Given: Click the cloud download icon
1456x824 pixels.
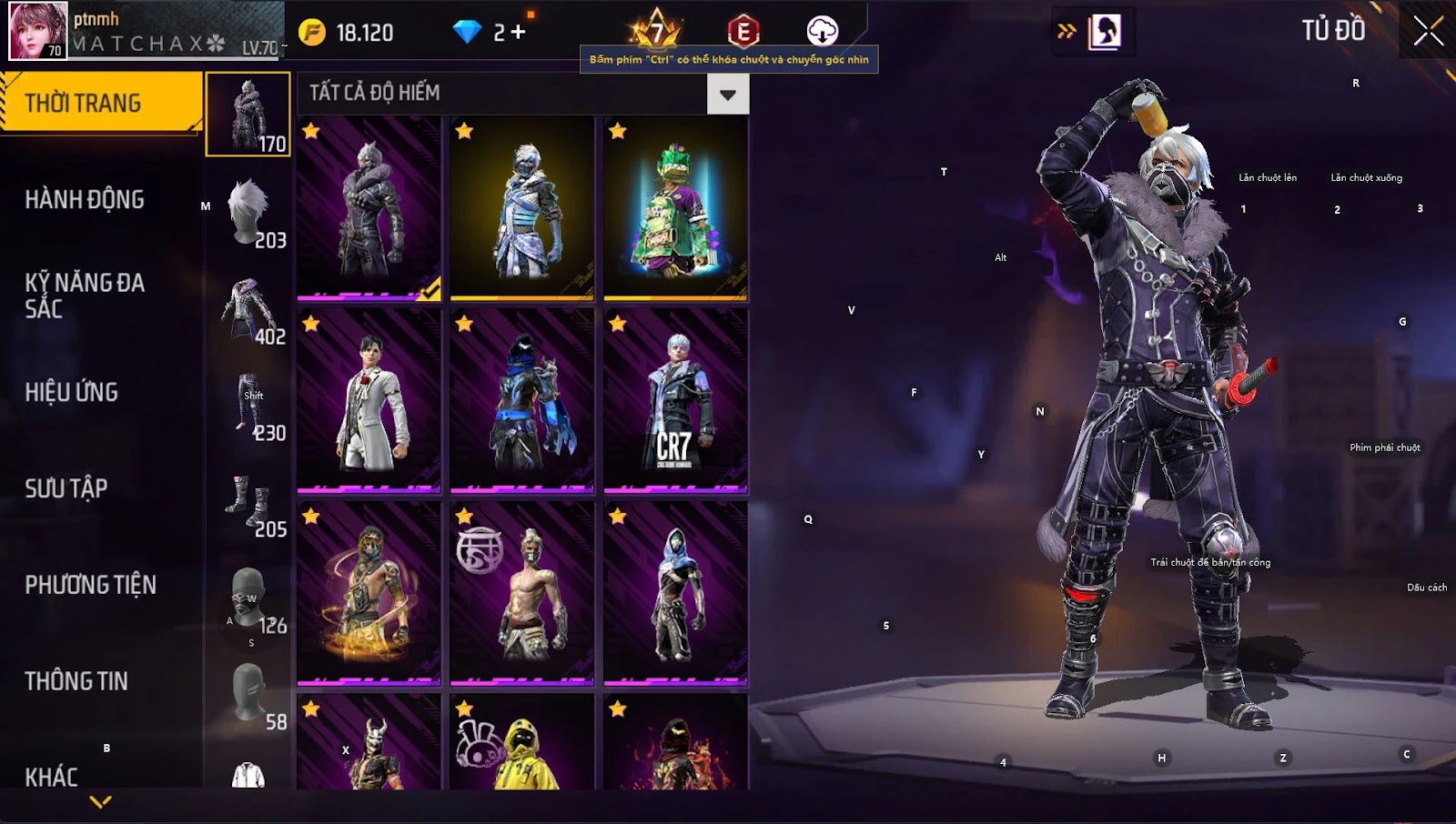Looking at the screenshot, I should coord(822,31).
